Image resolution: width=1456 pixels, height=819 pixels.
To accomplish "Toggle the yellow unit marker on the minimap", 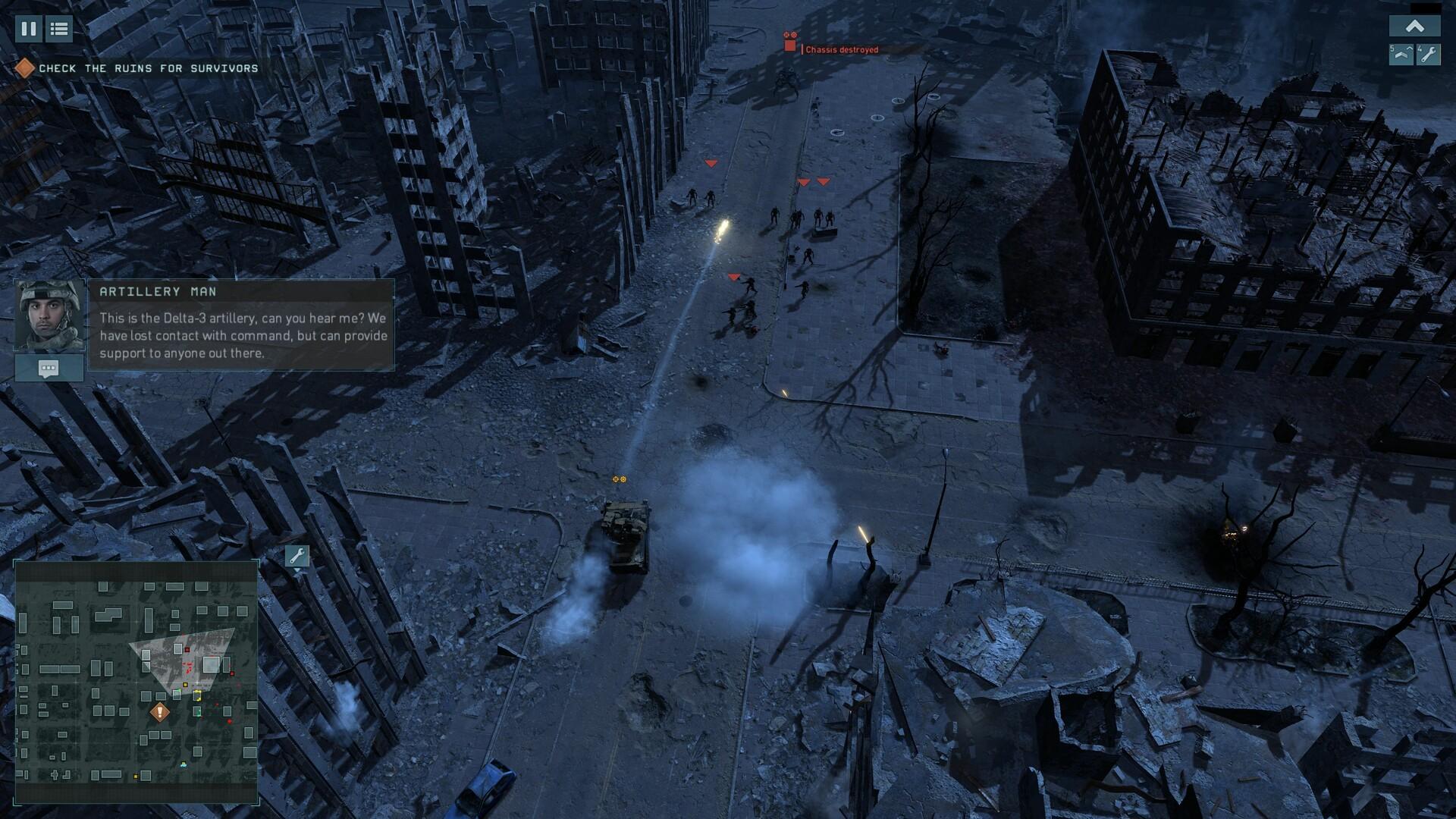I will tap(184, 686).
